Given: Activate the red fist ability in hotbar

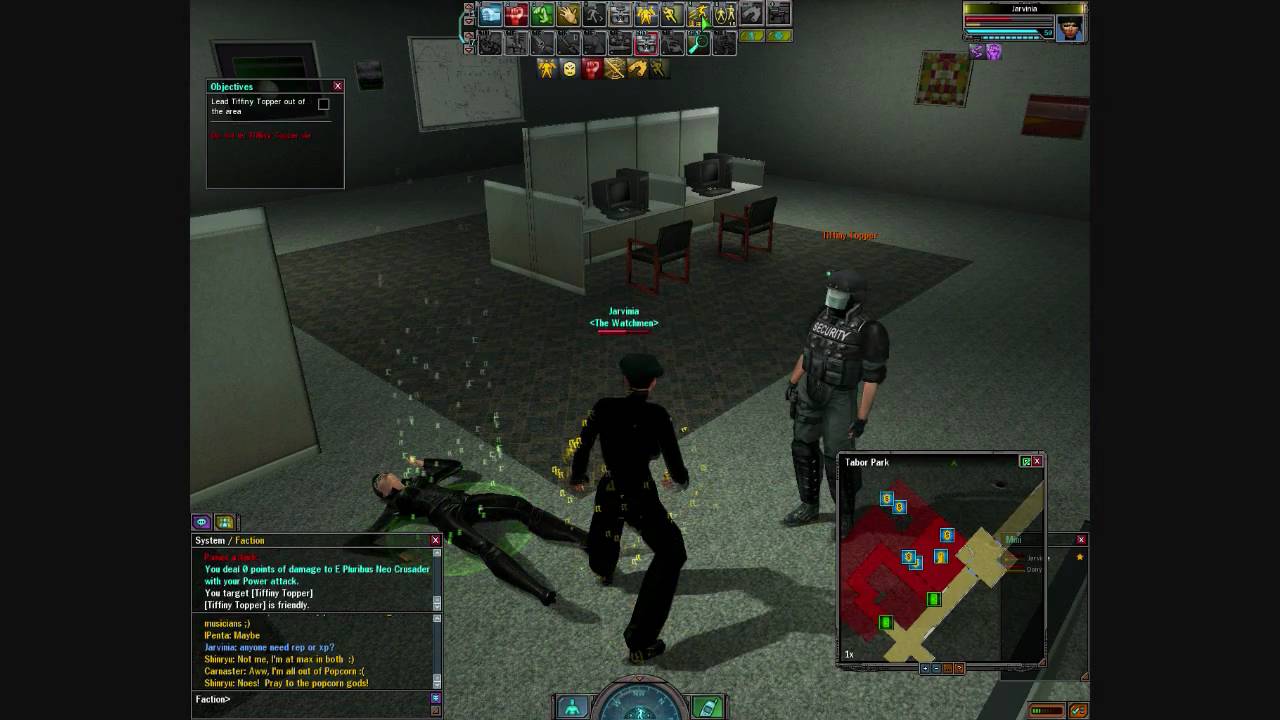Looking at the screenshot, I should point(516,14).
